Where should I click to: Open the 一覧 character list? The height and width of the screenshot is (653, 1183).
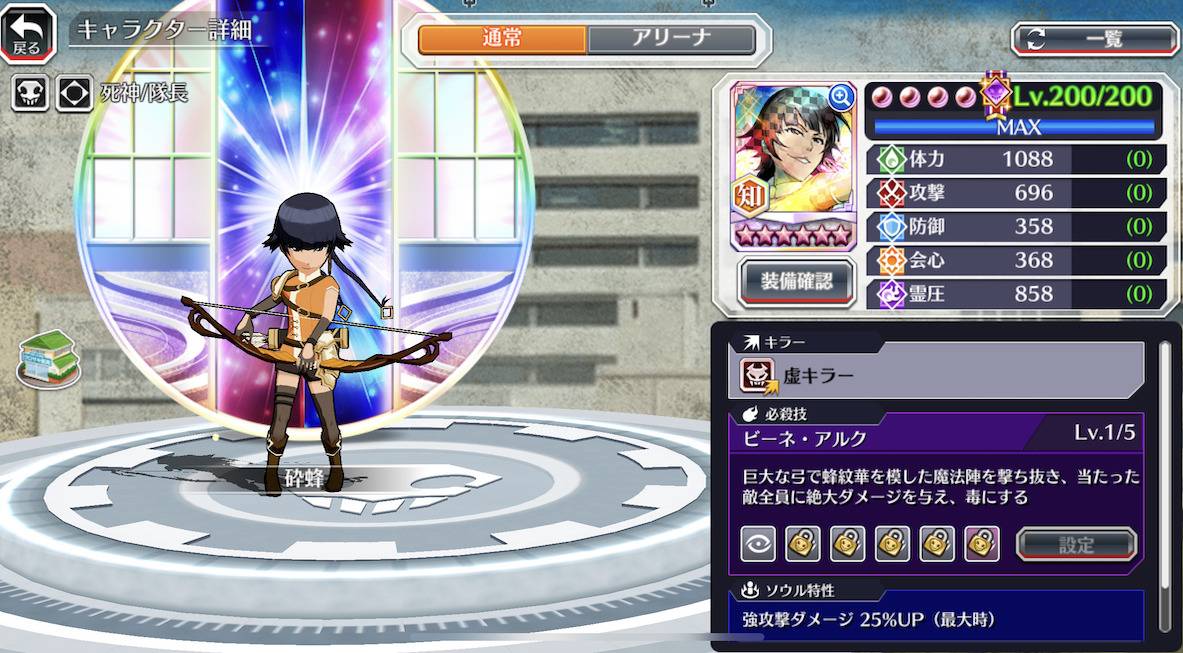coord(1095,40)
